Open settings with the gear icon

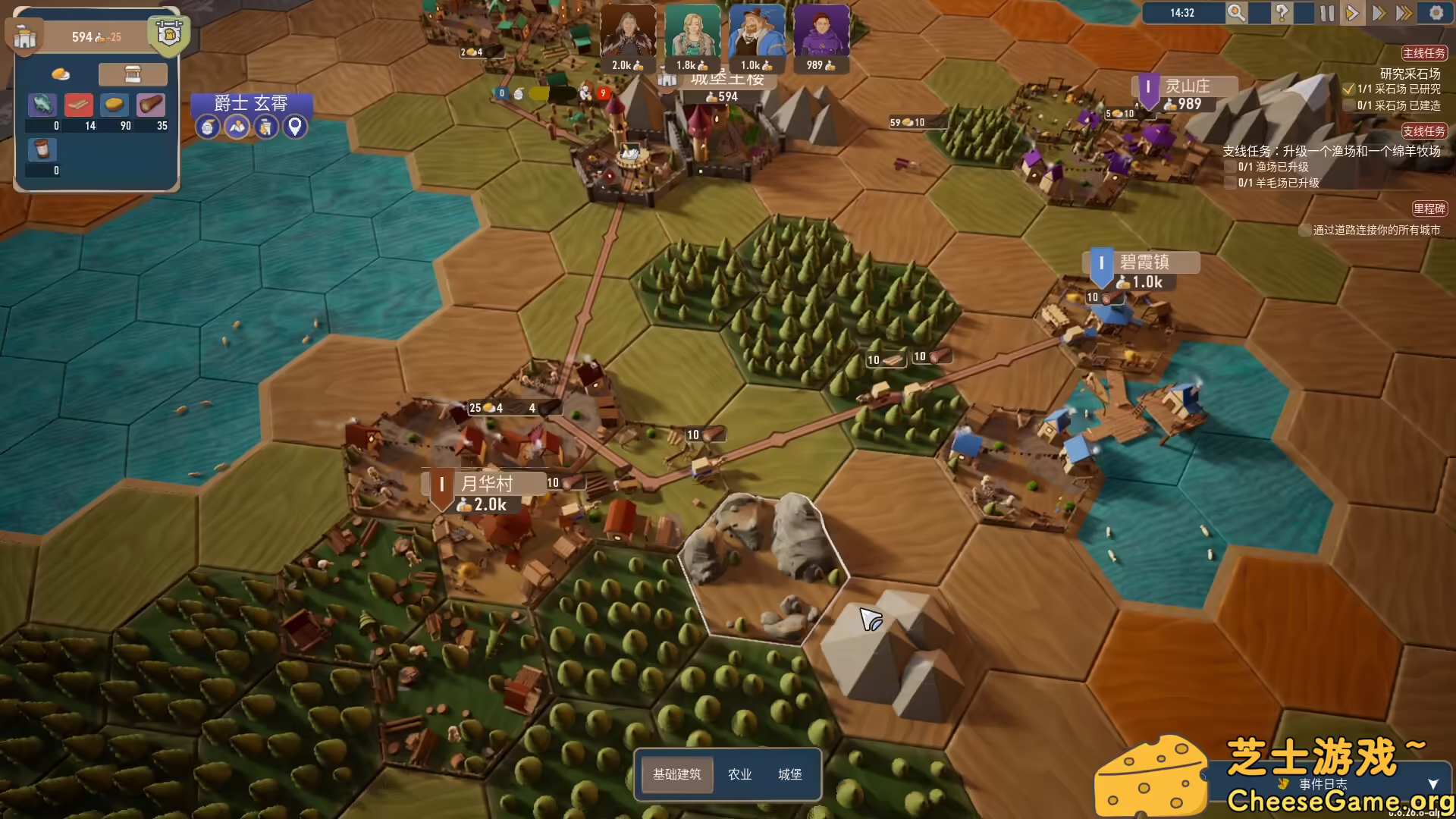click(x=1436, y=13)
